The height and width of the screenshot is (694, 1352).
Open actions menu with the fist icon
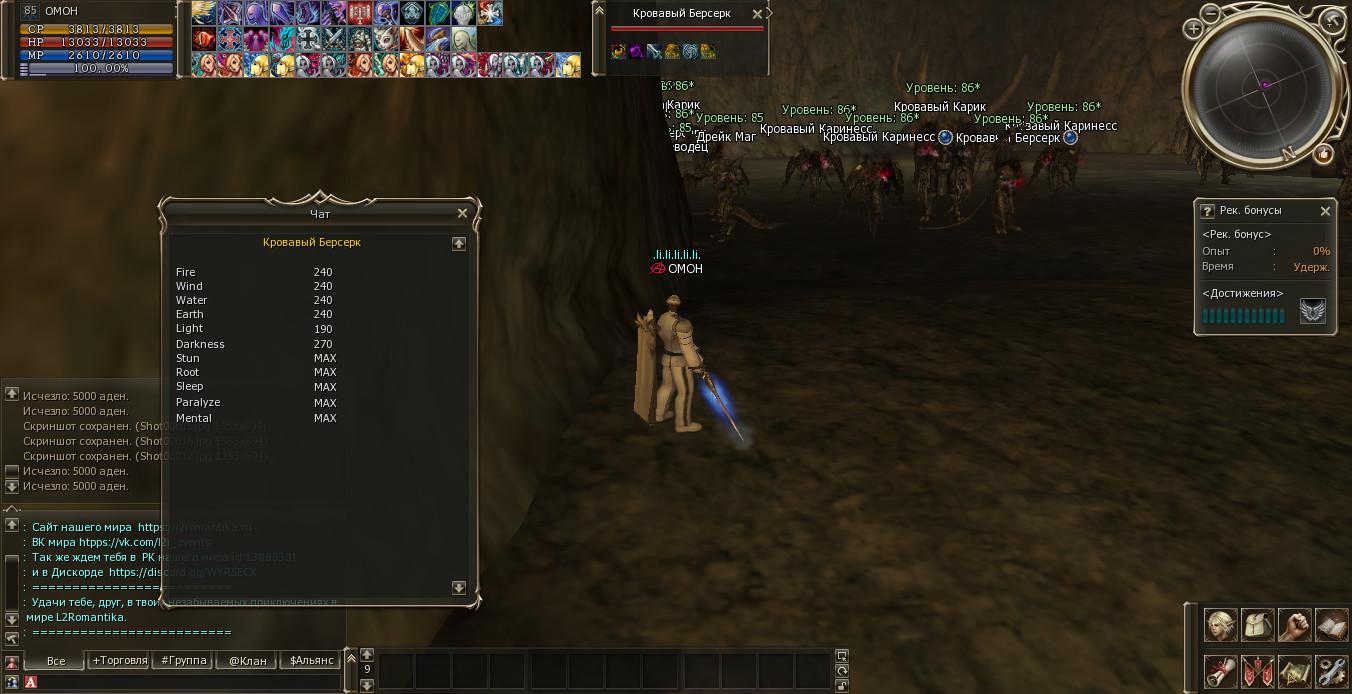pos(1294,625)
